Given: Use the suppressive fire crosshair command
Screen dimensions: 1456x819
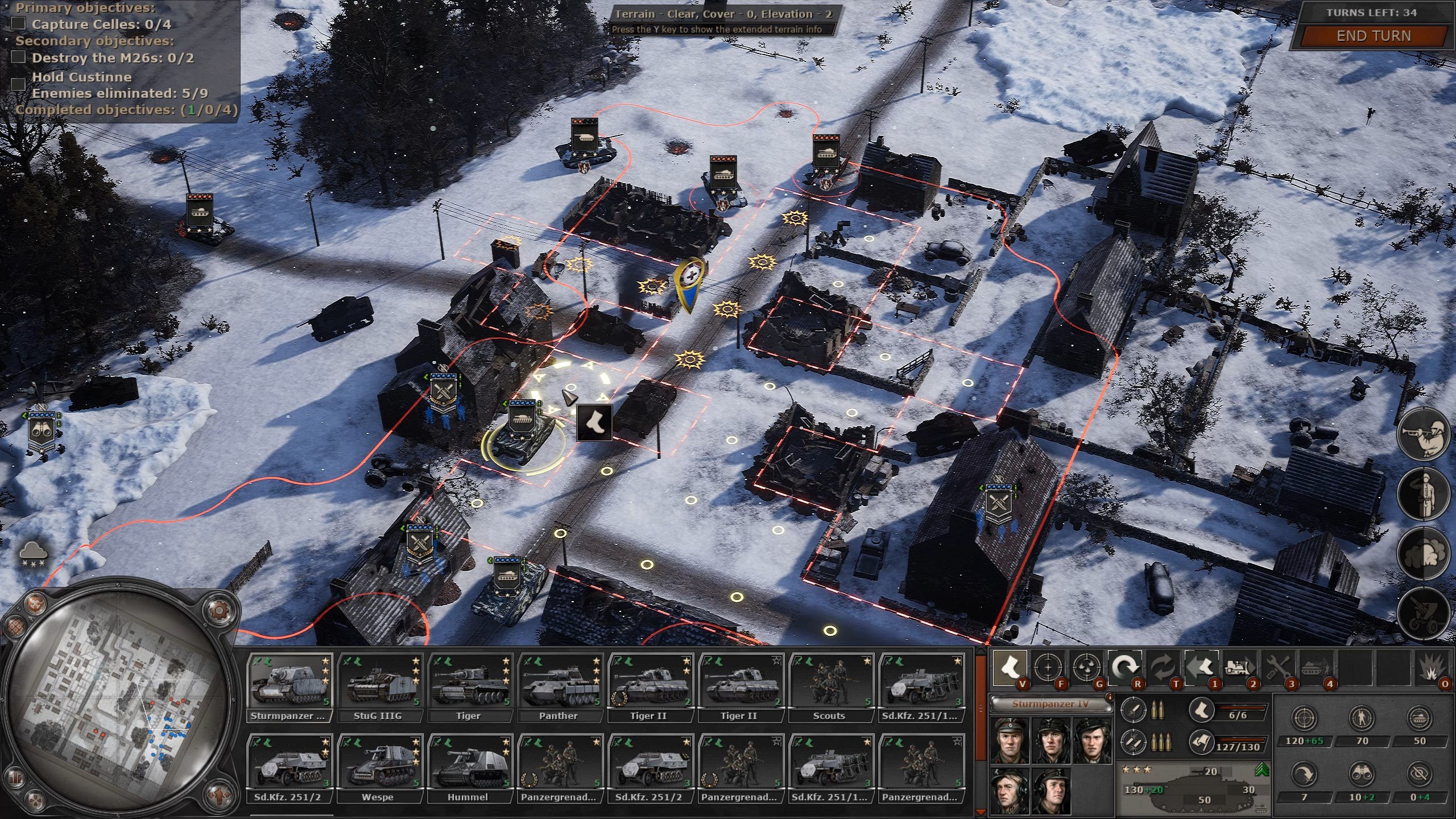Looking at the screenshot, I should [x=1086, y=667].
